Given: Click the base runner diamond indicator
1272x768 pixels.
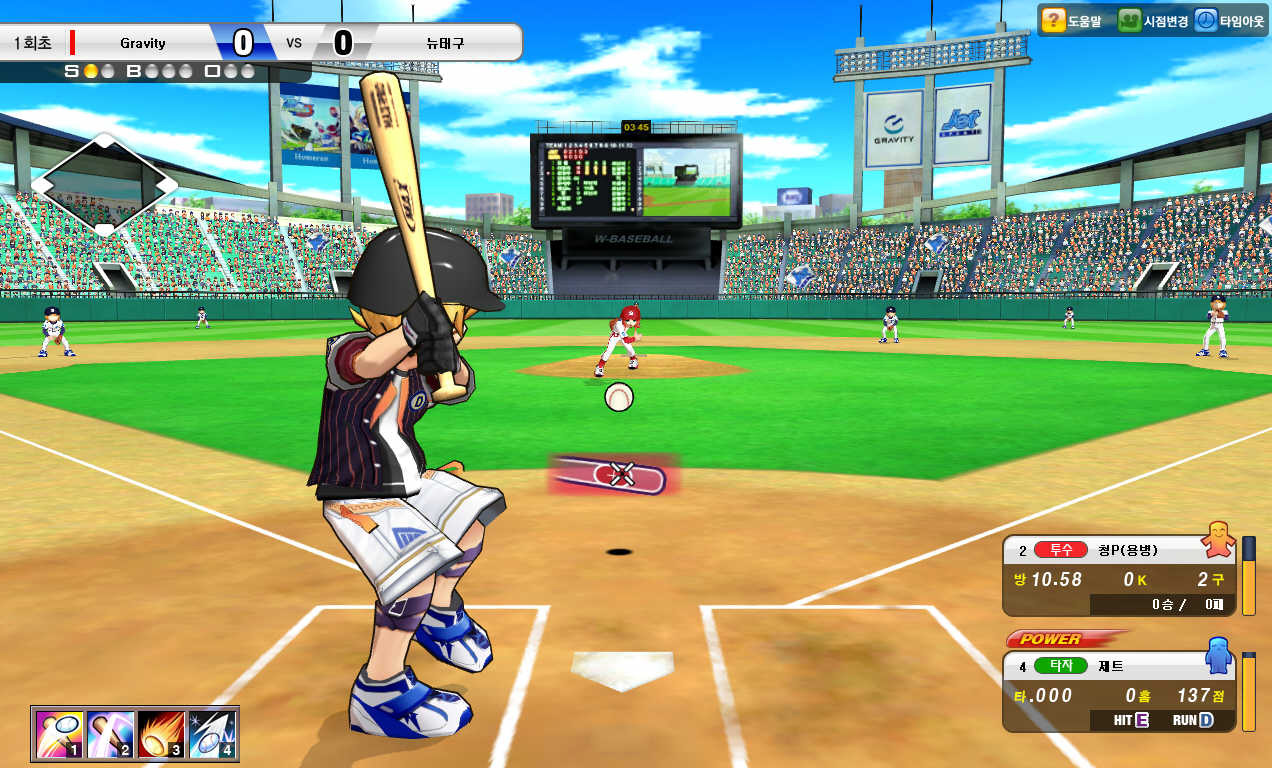Looking at the screenshot, I should (x=104, y=185).
